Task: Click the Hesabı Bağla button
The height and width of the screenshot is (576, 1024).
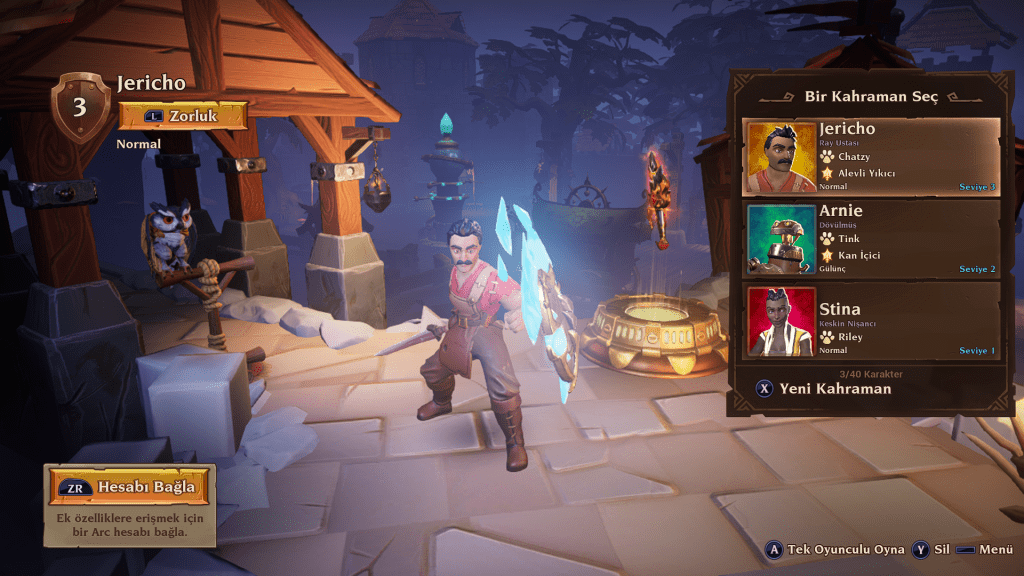Action: (x=130, y=487)
